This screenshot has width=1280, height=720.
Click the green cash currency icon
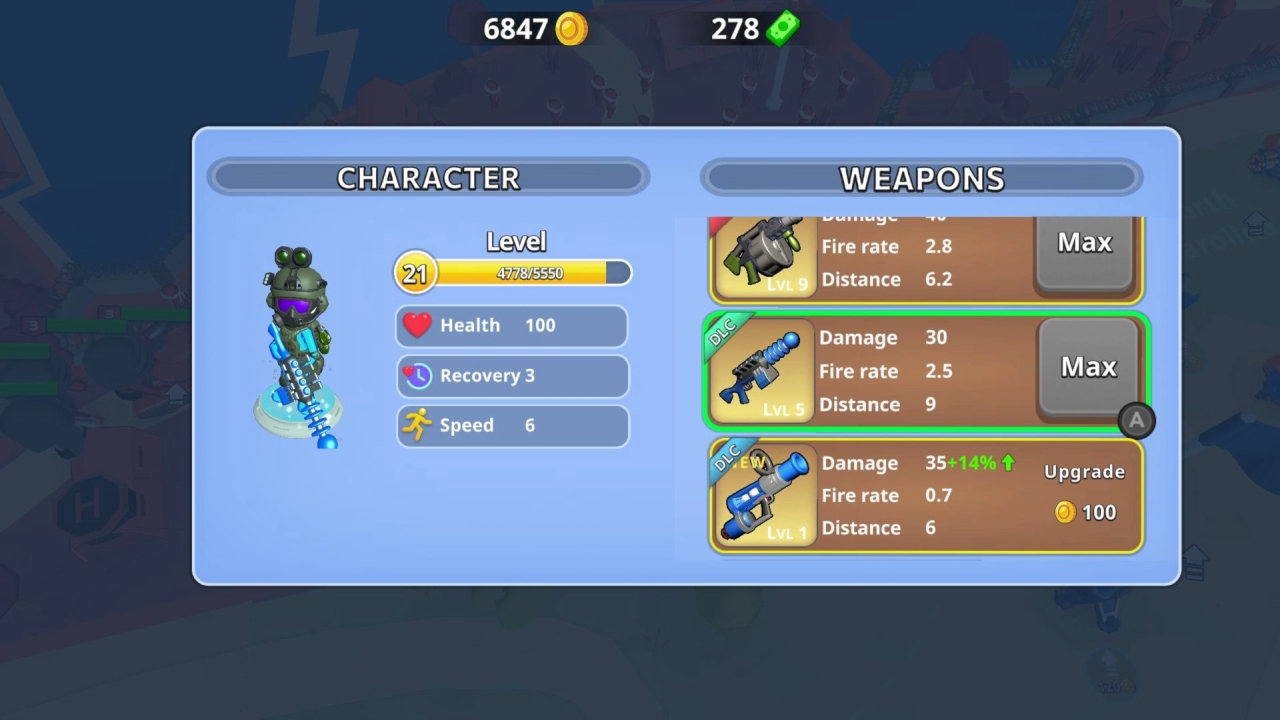coord(781,28)
